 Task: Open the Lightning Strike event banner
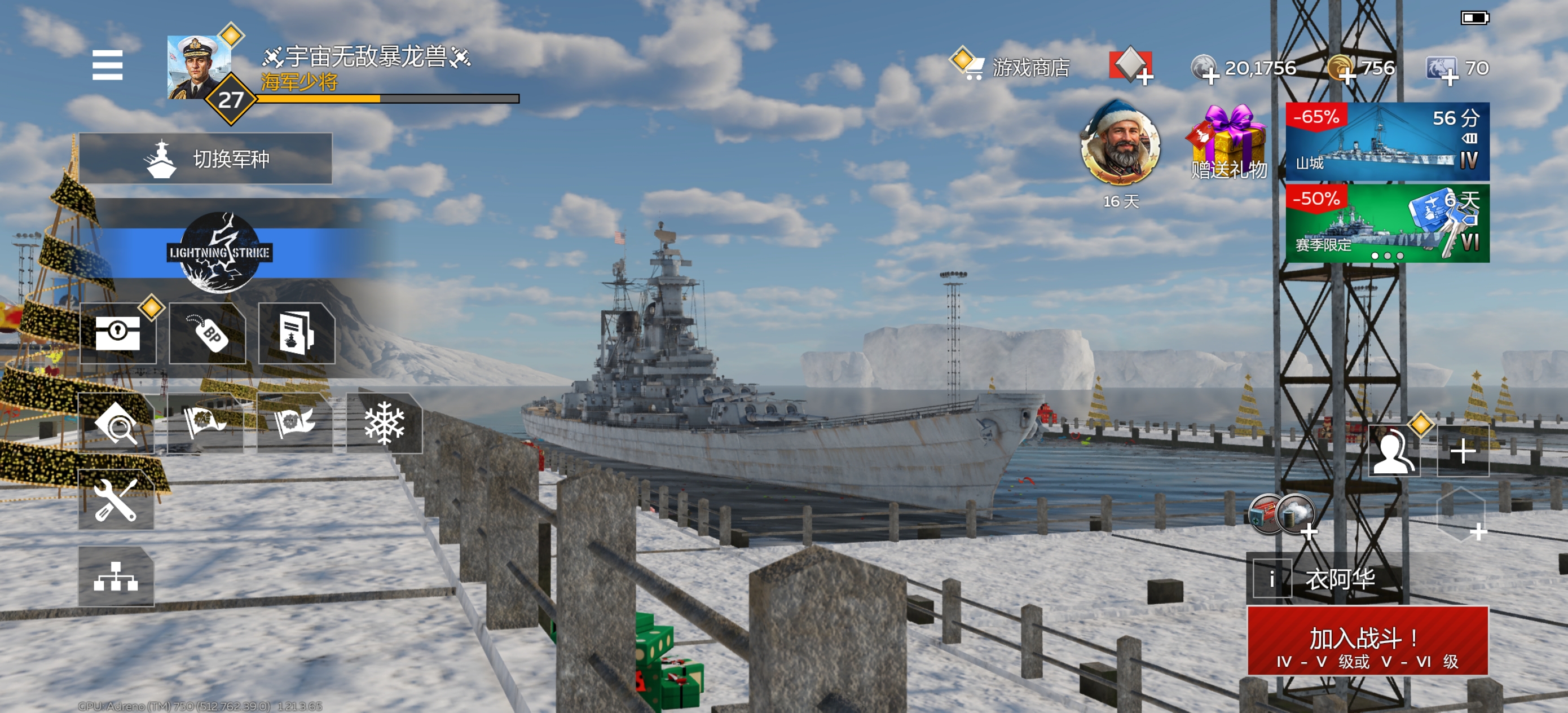(x=219, y=253)
